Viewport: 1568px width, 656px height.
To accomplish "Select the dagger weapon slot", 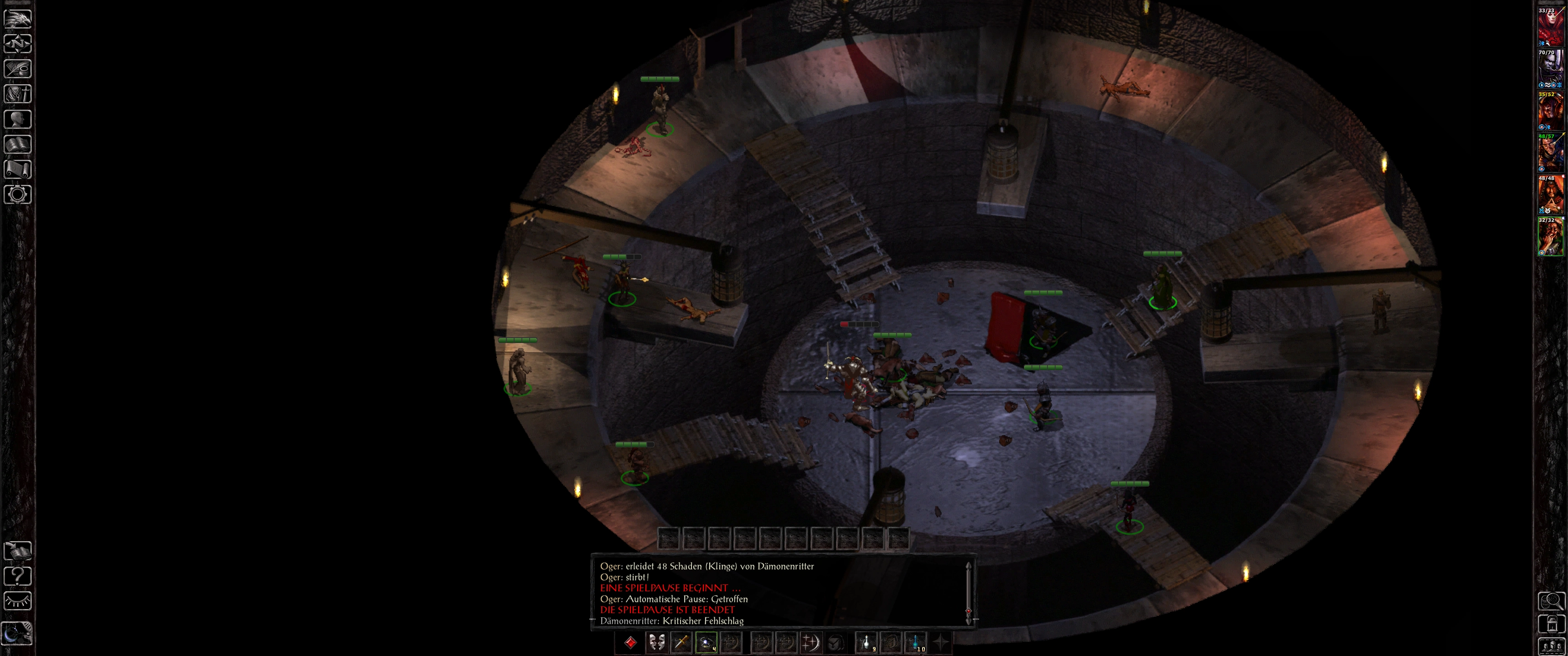I will click(x=681, y=642).
